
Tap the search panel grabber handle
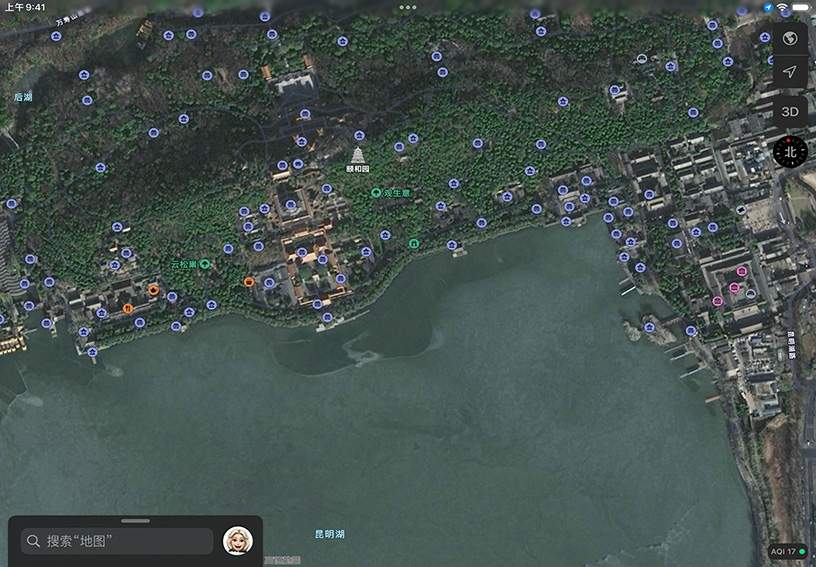(x=135, y=521)
